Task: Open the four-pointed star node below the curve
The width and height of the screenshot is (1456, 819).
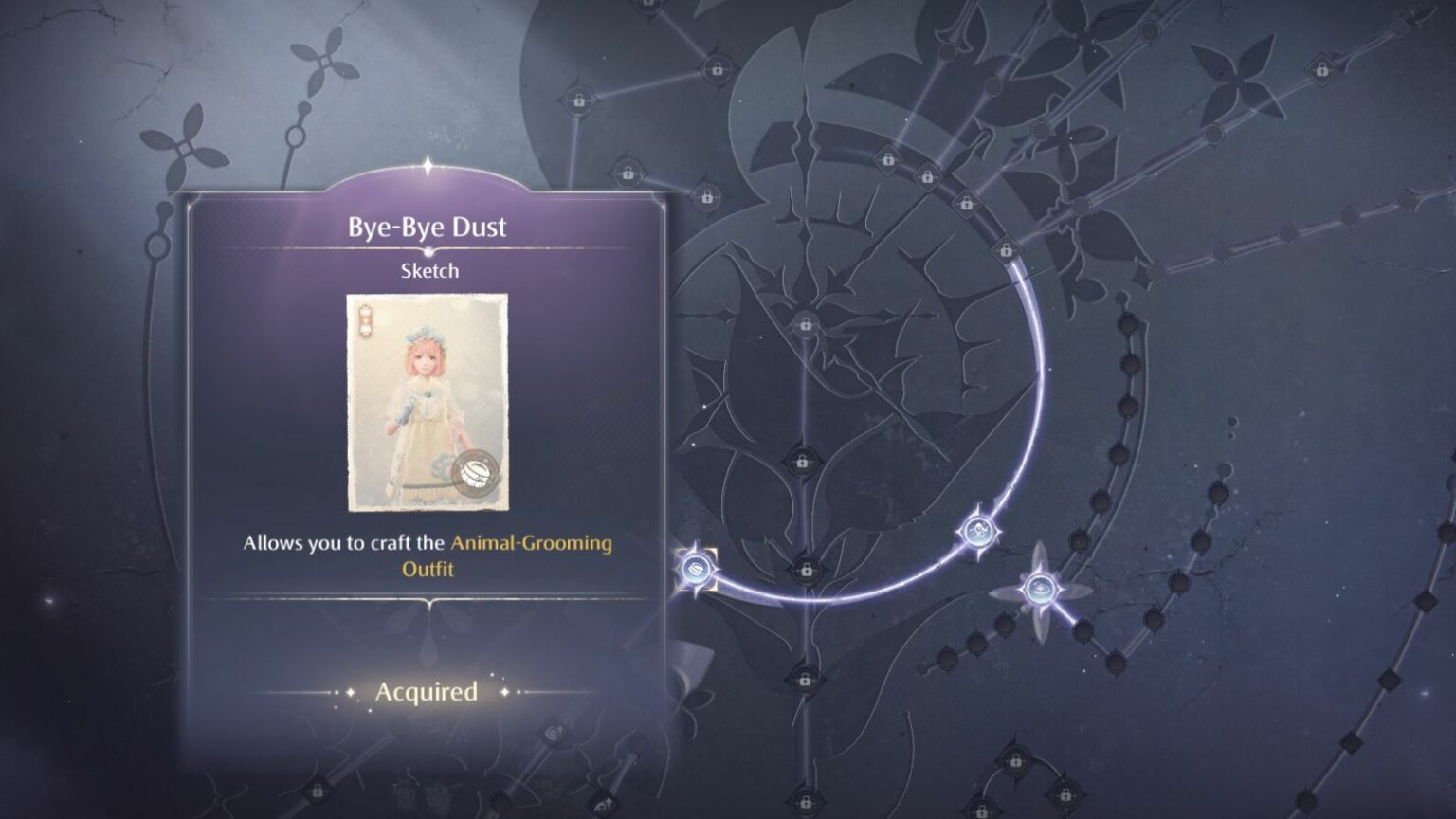Action: [x=1039, y=588]
